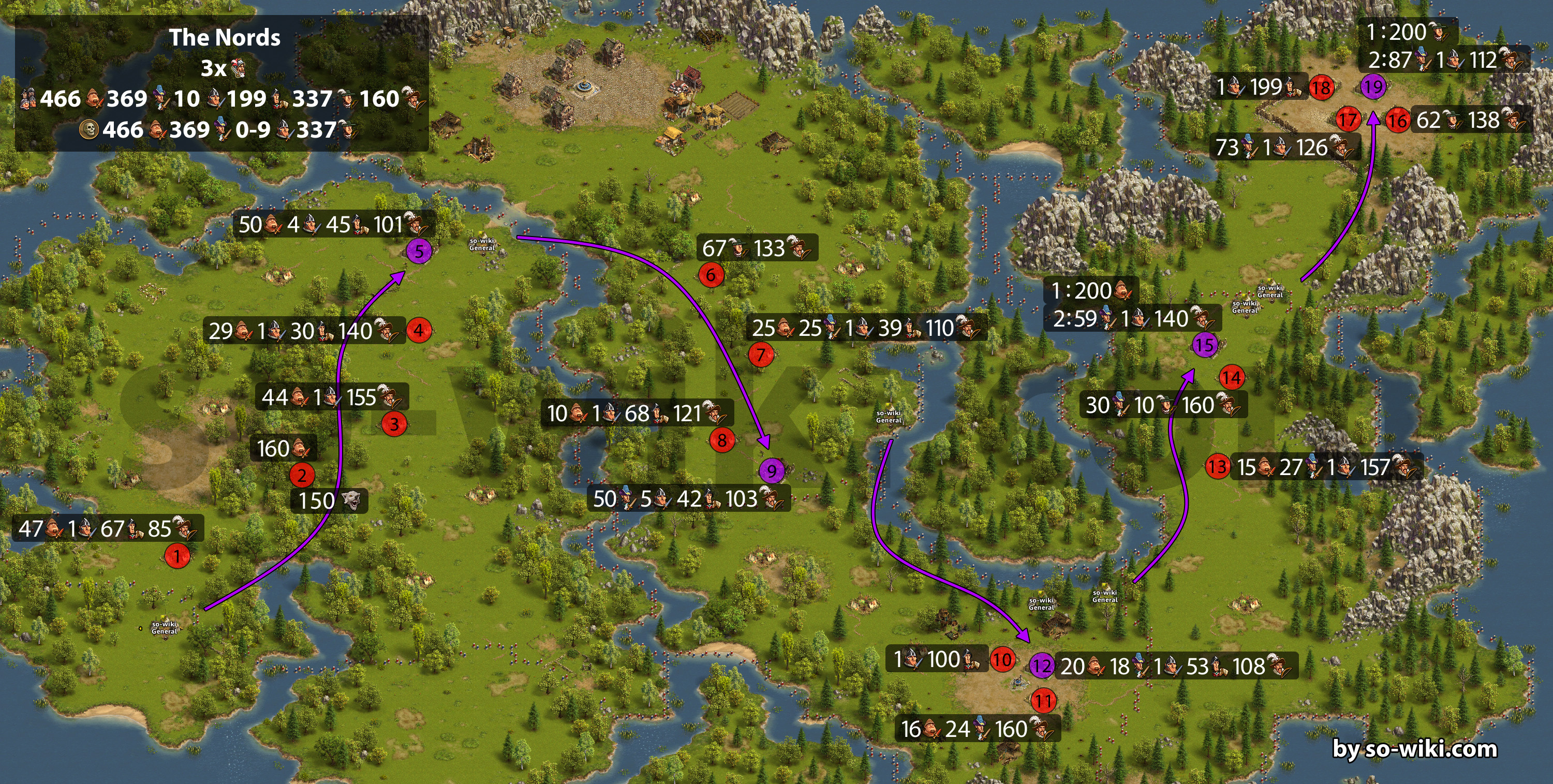Click purple final camp marker 19
The image size is (1553, 784).
pyautogui.click(x=1373, y=87)
